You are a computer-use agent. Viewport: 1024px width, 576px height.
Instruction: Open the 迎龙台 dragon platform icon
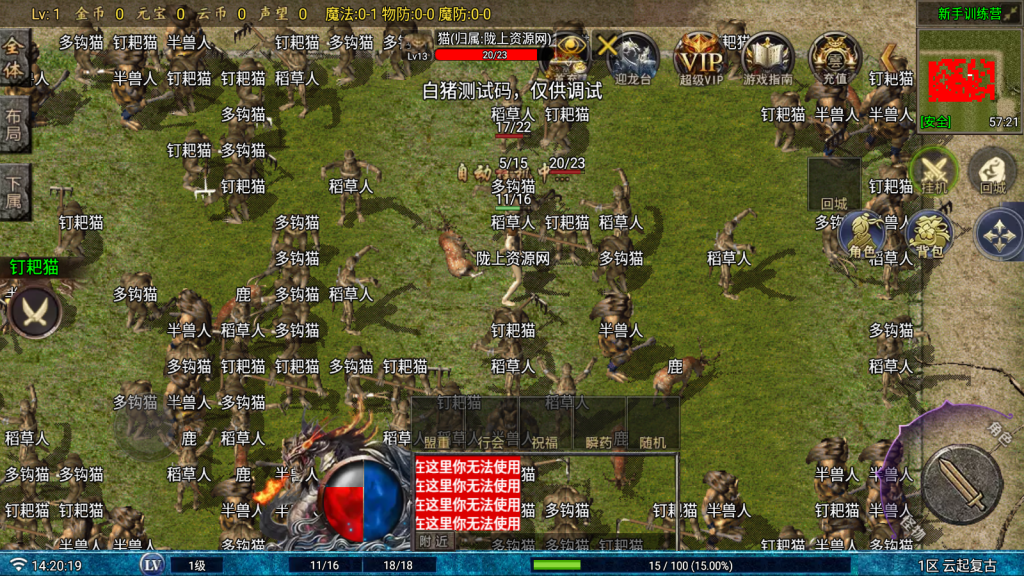pyautogui.click(x=634, y=56)
